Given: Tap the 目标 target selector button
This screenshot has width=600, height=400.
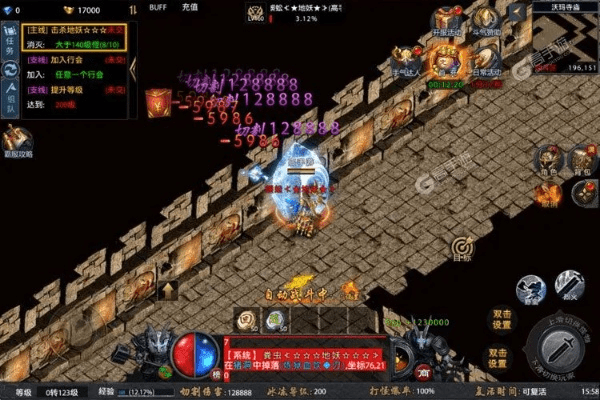Looking at the screenshot, I should (461, 248).
